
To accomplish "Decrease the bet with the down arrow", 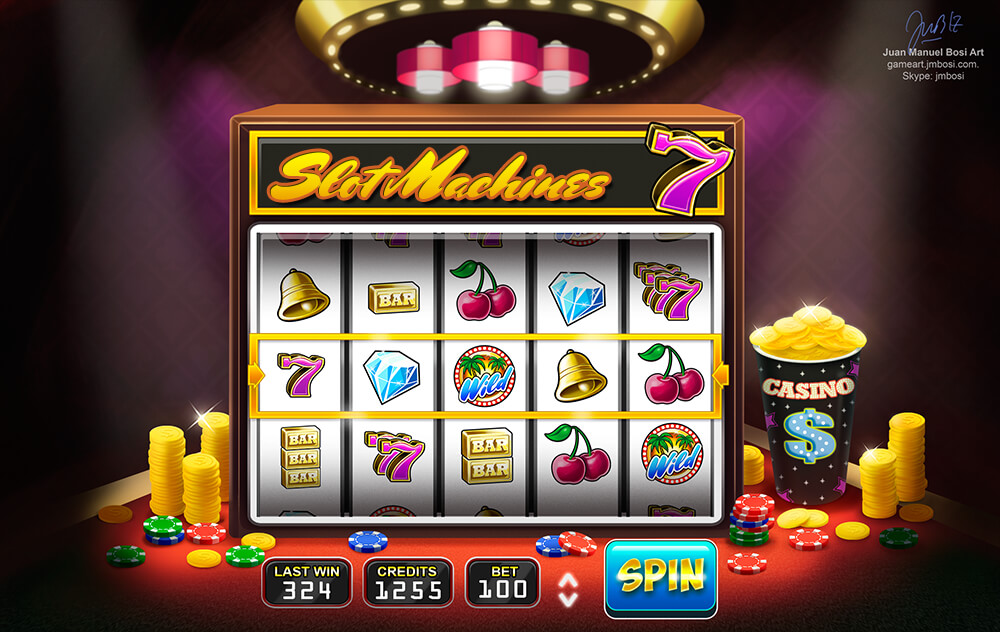I will (568, 597).
